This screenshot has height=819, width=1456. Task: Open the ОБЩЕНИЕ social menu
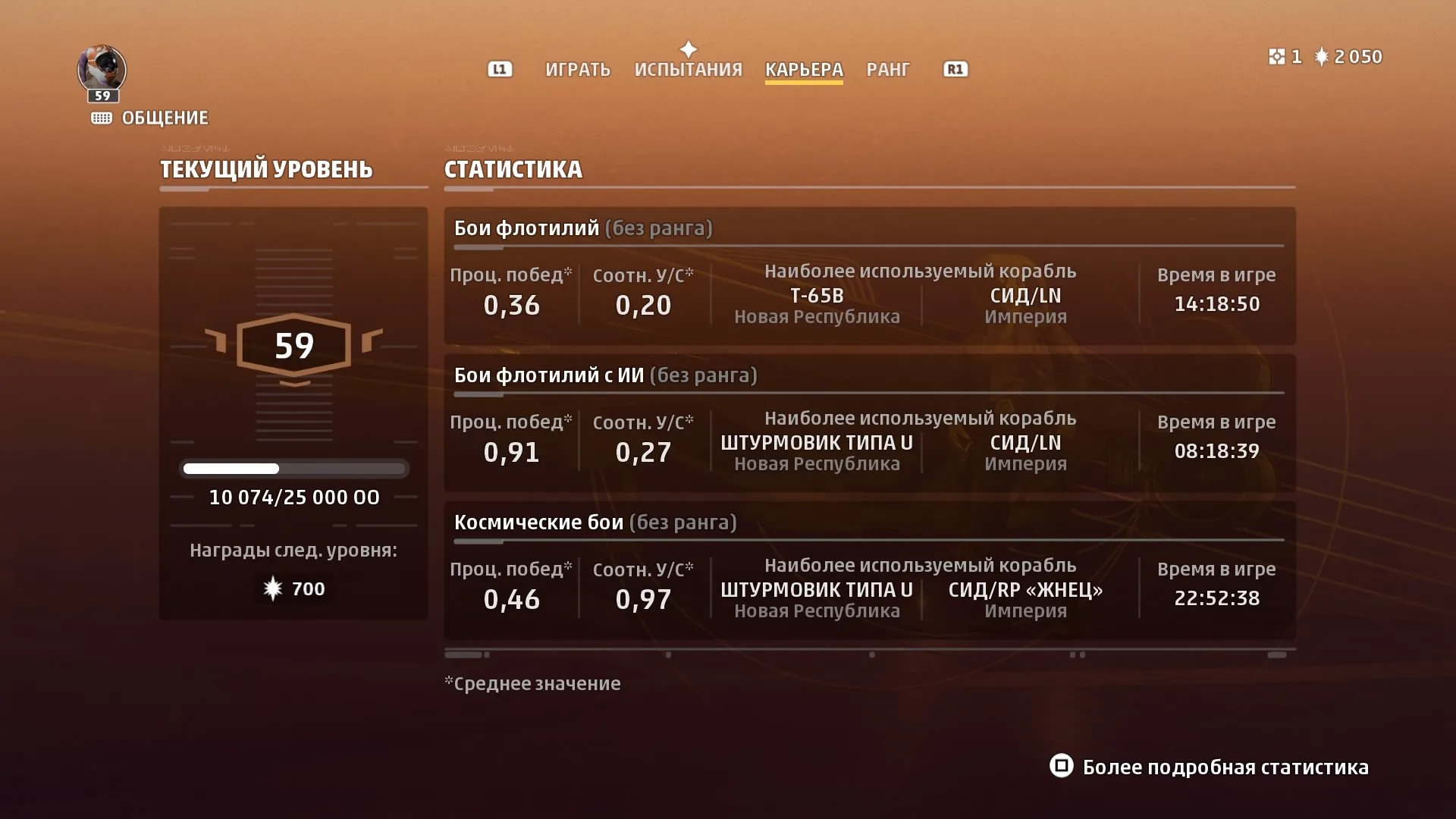click(x=150, y=118)
